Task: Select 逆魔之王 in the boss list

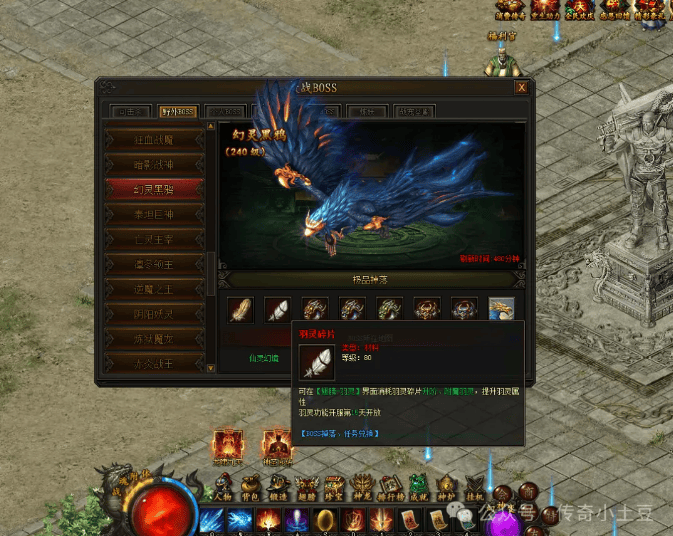Action: (x=156, y=288)
